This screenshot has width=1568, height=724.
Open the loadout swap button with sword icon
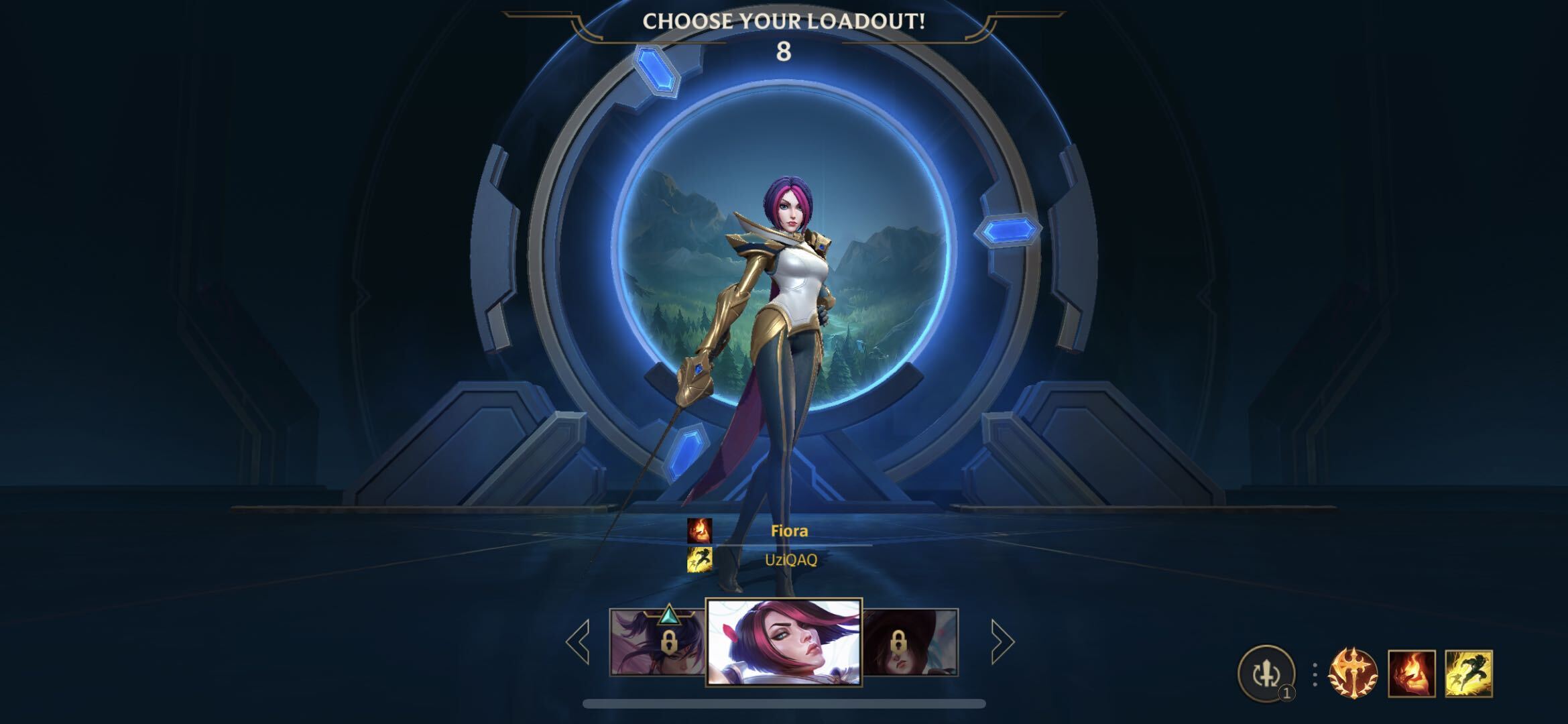coord(1266,673)
